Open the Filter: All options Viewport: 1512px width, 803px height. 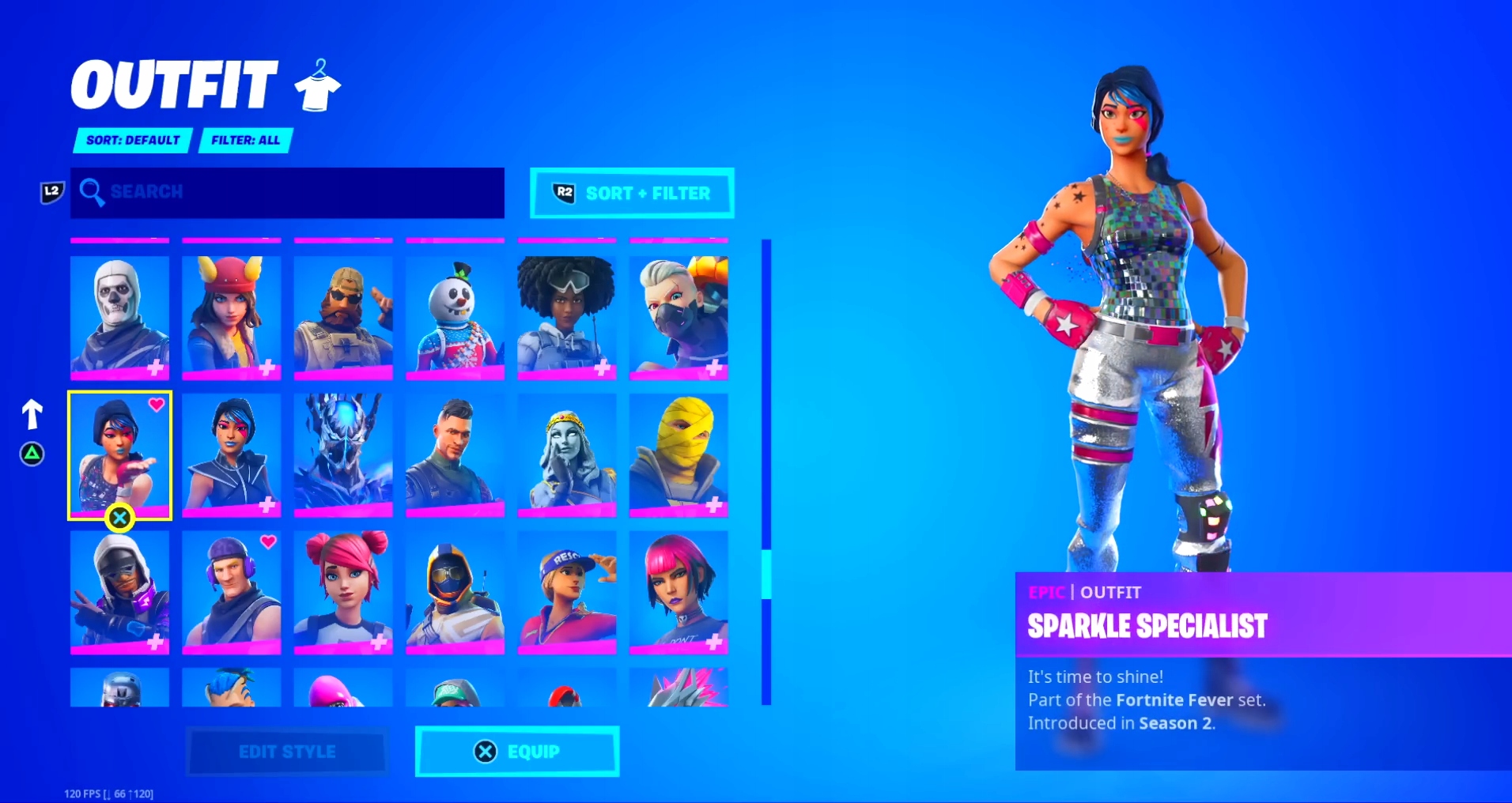(x=245, y=140)
